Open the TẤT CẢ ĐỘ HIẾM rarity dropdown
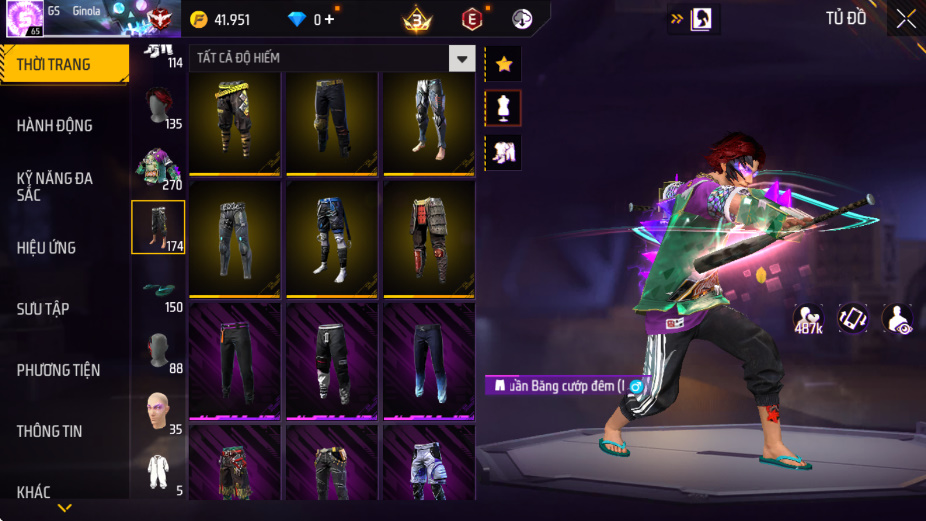The width and height of the screenshot is (926, 521). [x=461, y=58]
